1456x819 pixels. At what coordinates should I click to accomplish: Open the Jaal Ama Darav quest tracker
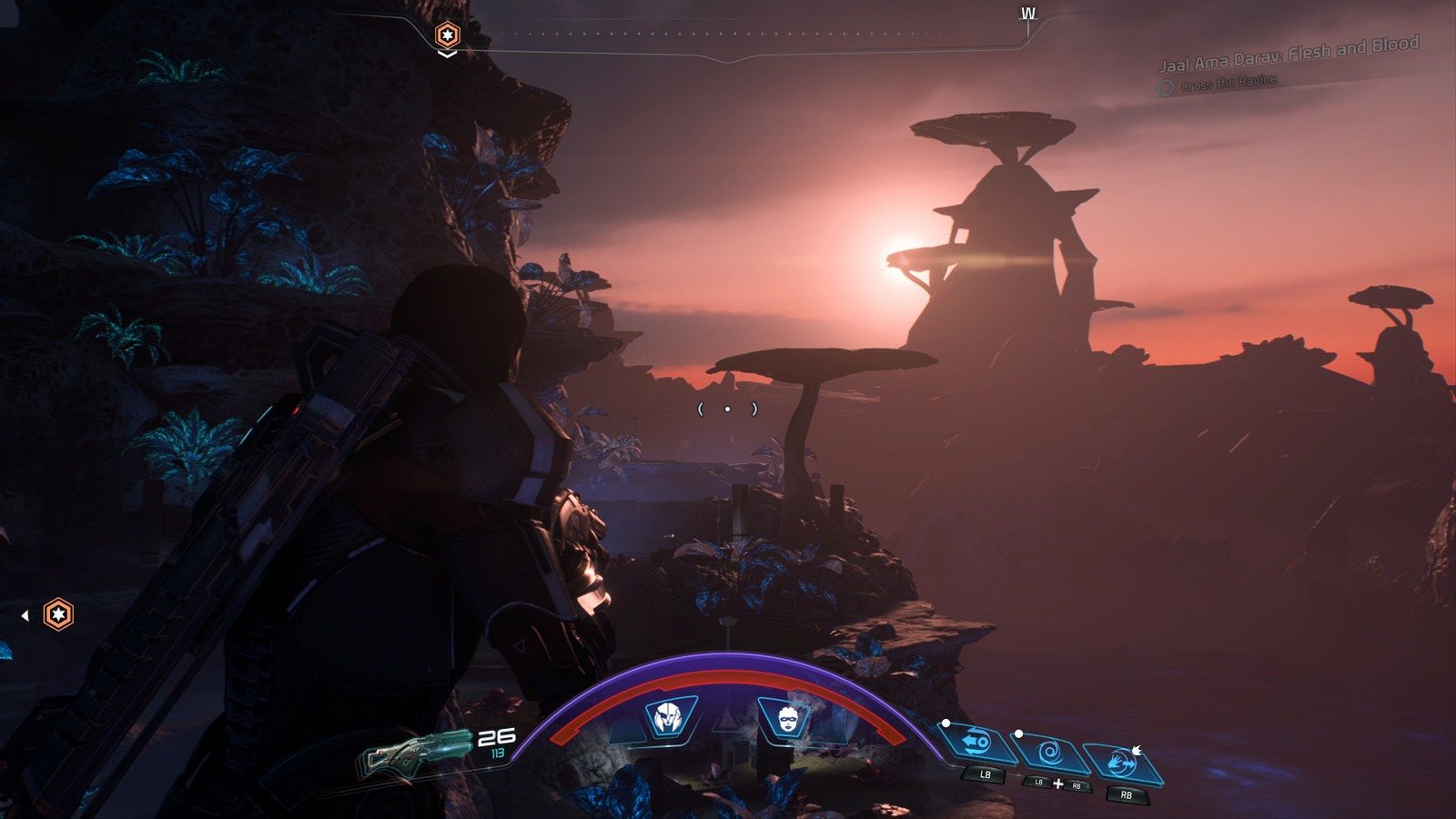(x=1288, y=56)
